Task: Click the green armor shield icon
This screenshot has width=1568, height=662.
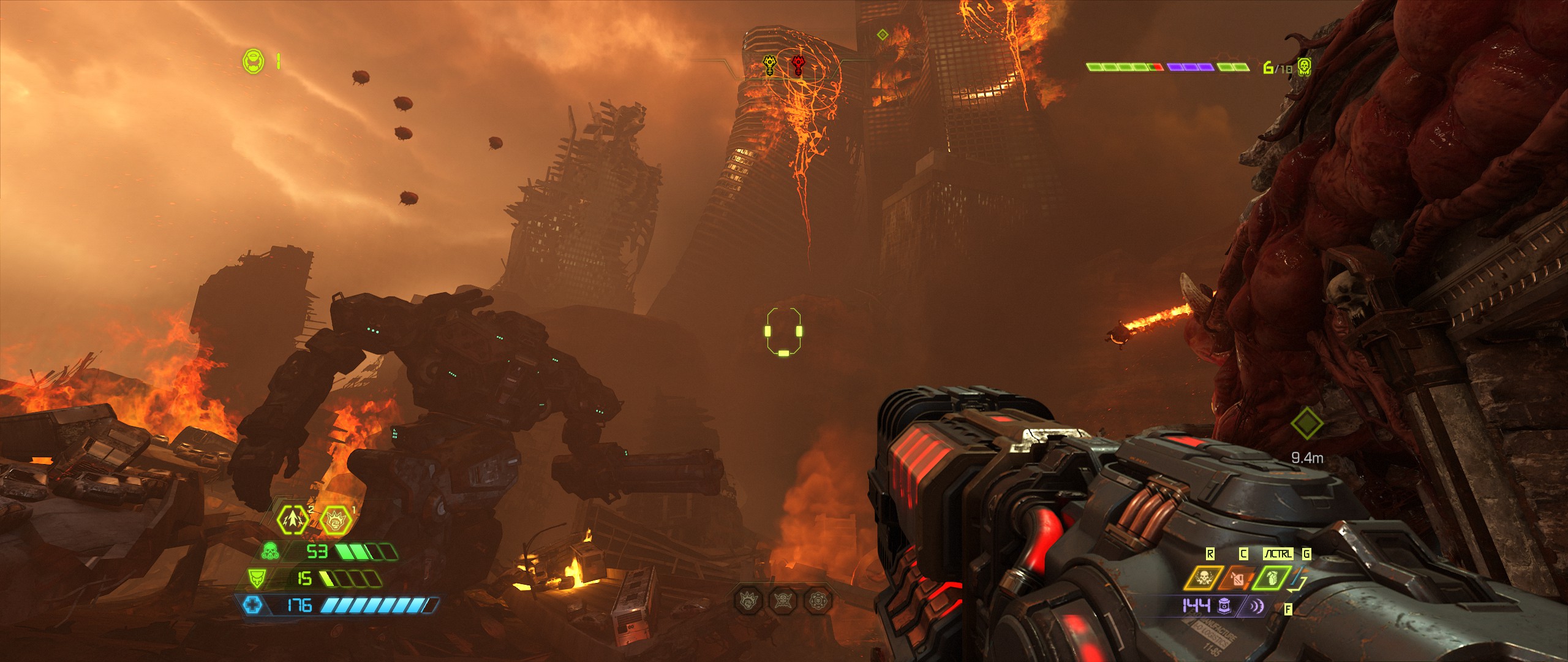Action: coord(256,578)
